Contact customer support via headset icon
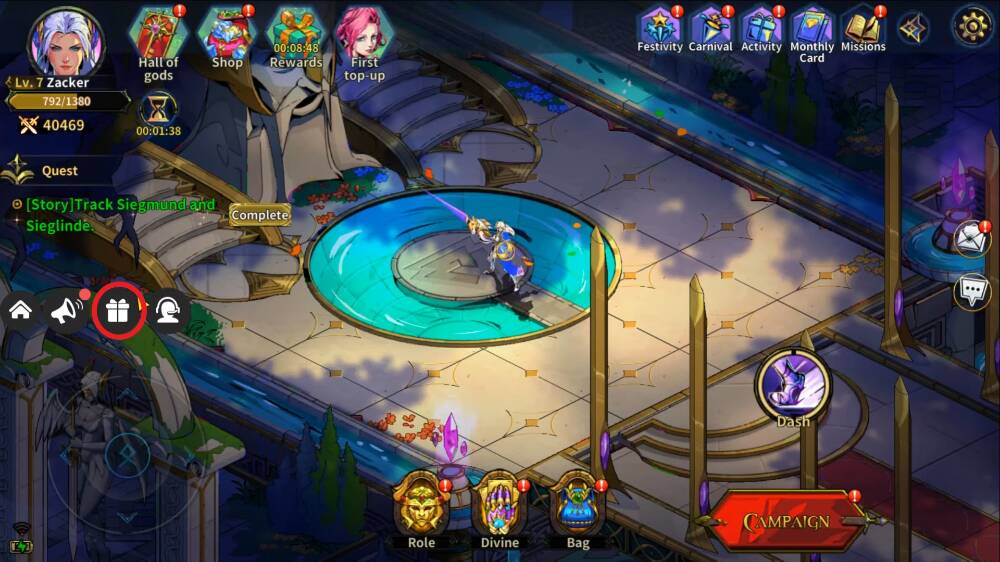Image resolution: width=1000 pixels, height=562 pixels. [167, 311]
